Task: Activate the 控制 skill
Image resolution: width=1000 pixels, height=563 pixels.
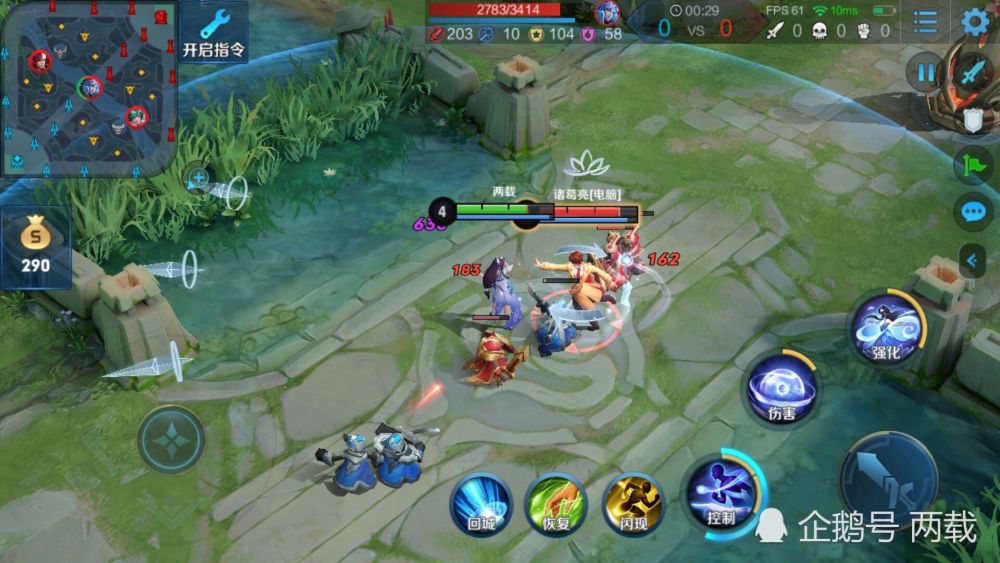Action: (721, 493)
